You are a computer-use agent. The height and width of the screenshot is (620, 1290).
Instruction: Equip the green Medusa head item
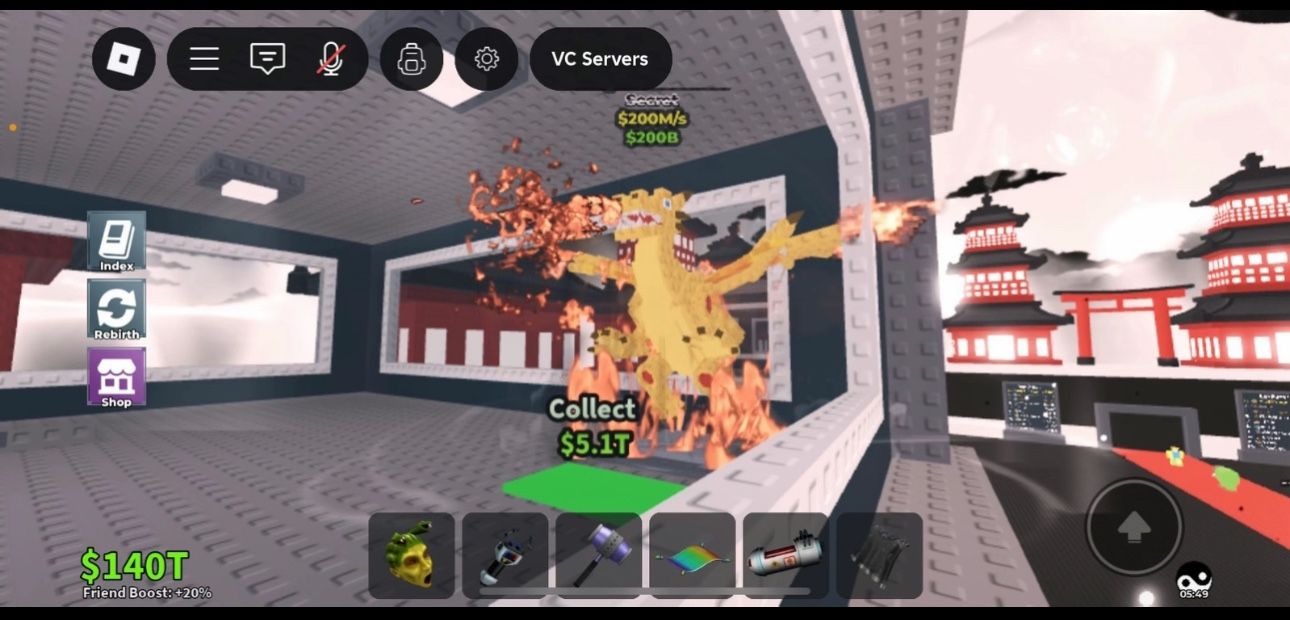coord(412,556)
